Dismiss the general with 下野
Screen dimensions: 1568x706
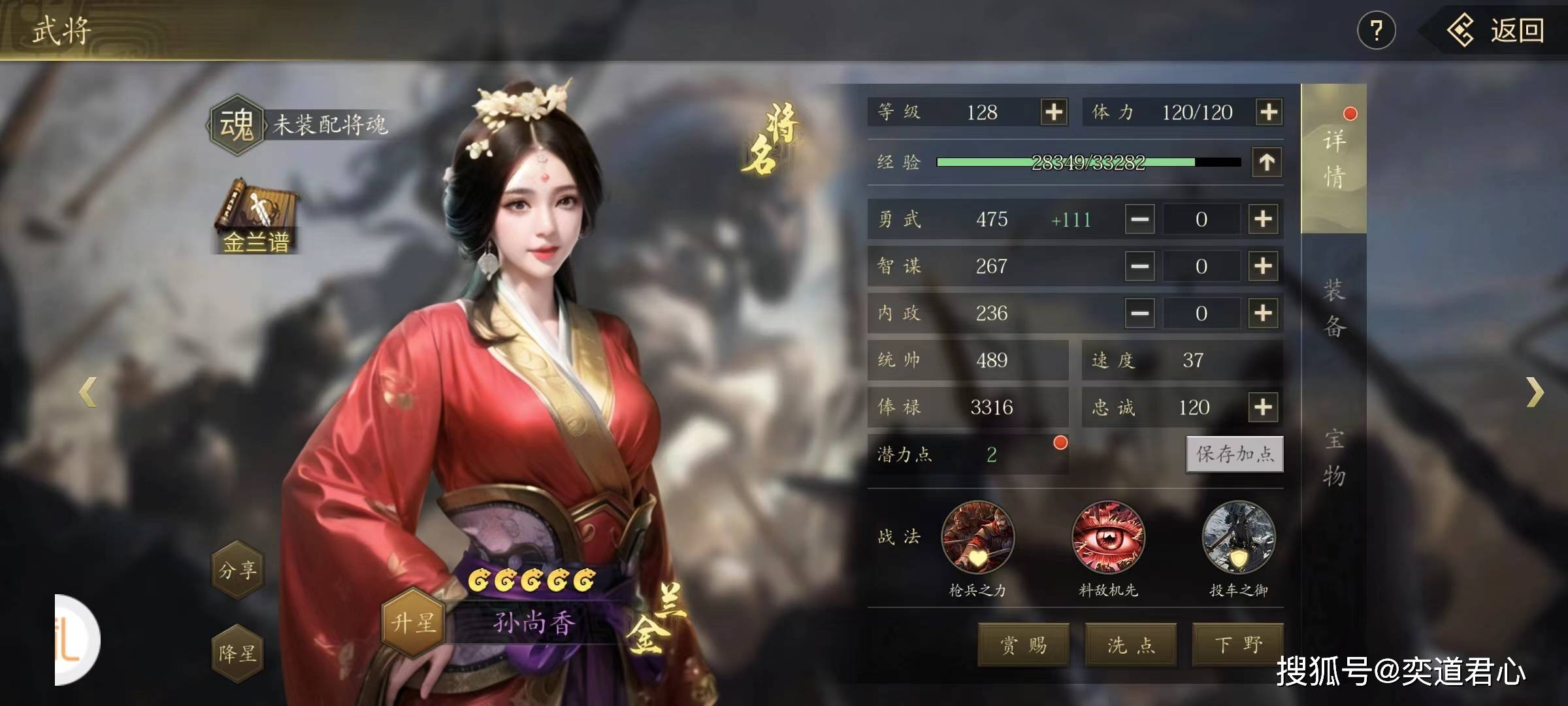pos(1237,645)
